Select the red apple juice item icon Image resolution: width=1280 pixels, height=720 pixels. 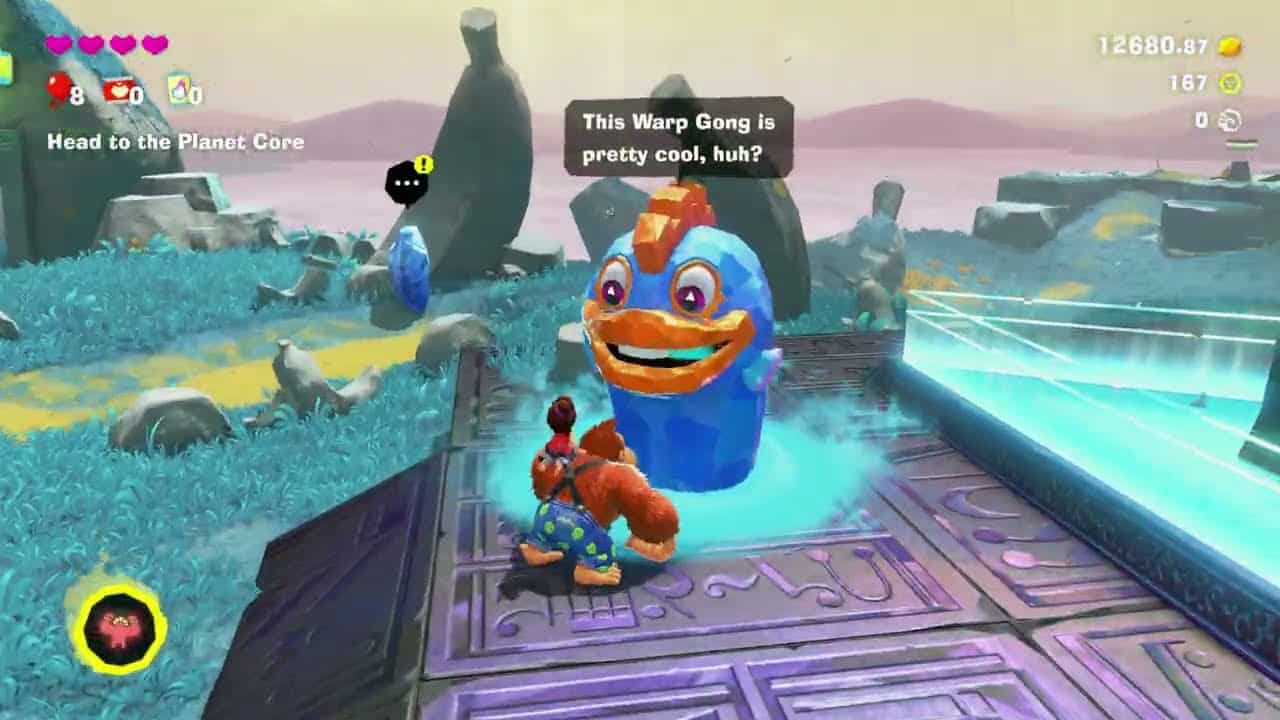click(x=118, y=90)
